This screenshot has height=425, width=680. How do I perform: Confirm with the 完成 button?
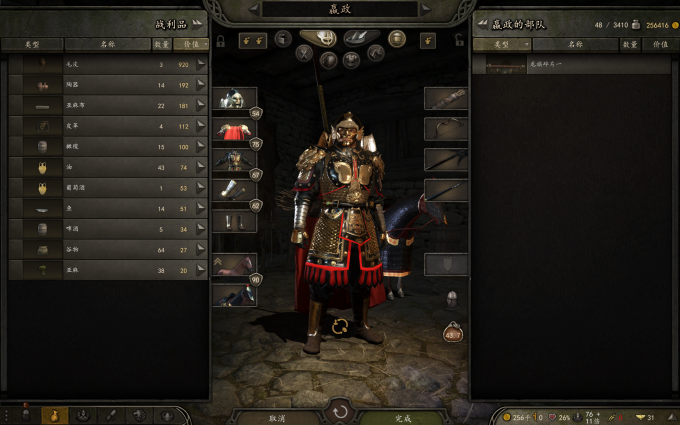pos(403,417)
